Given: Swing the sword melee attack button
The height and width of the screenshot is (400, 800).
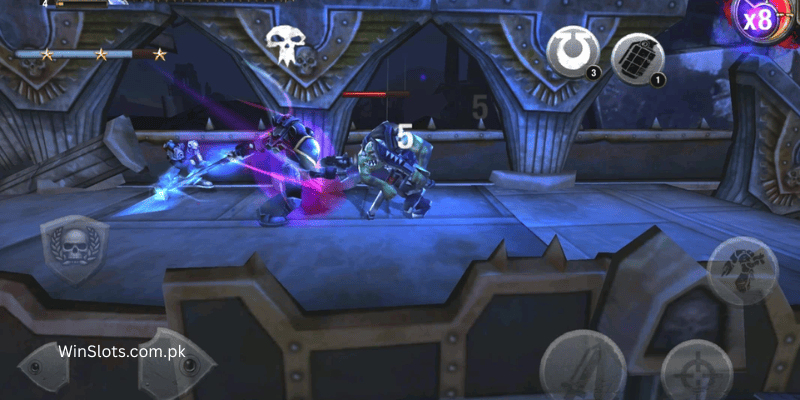Looking at the screenshot, I should [x=583, y=368].
